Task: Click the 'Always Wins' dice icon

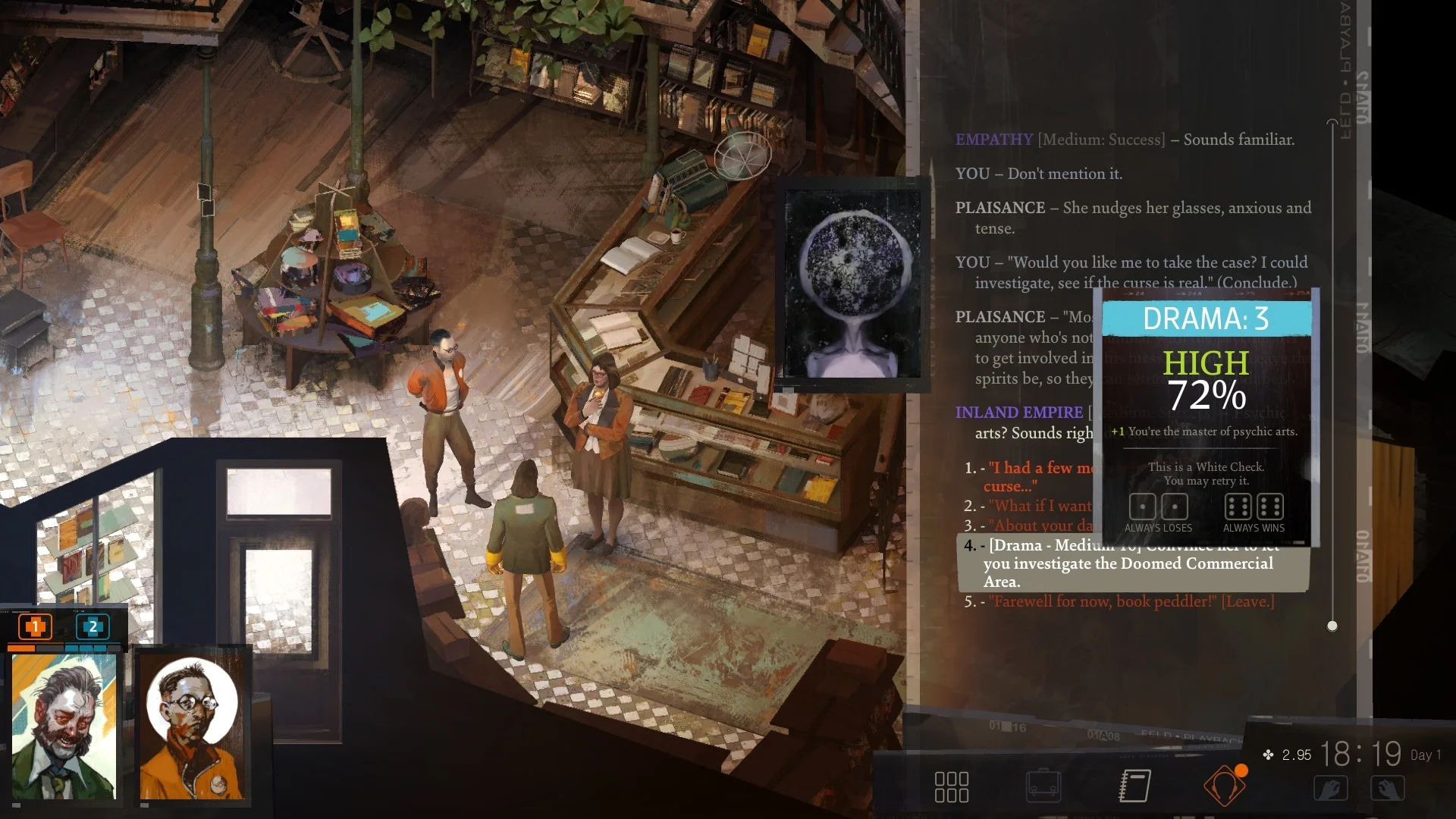Action: point(1254,507)
